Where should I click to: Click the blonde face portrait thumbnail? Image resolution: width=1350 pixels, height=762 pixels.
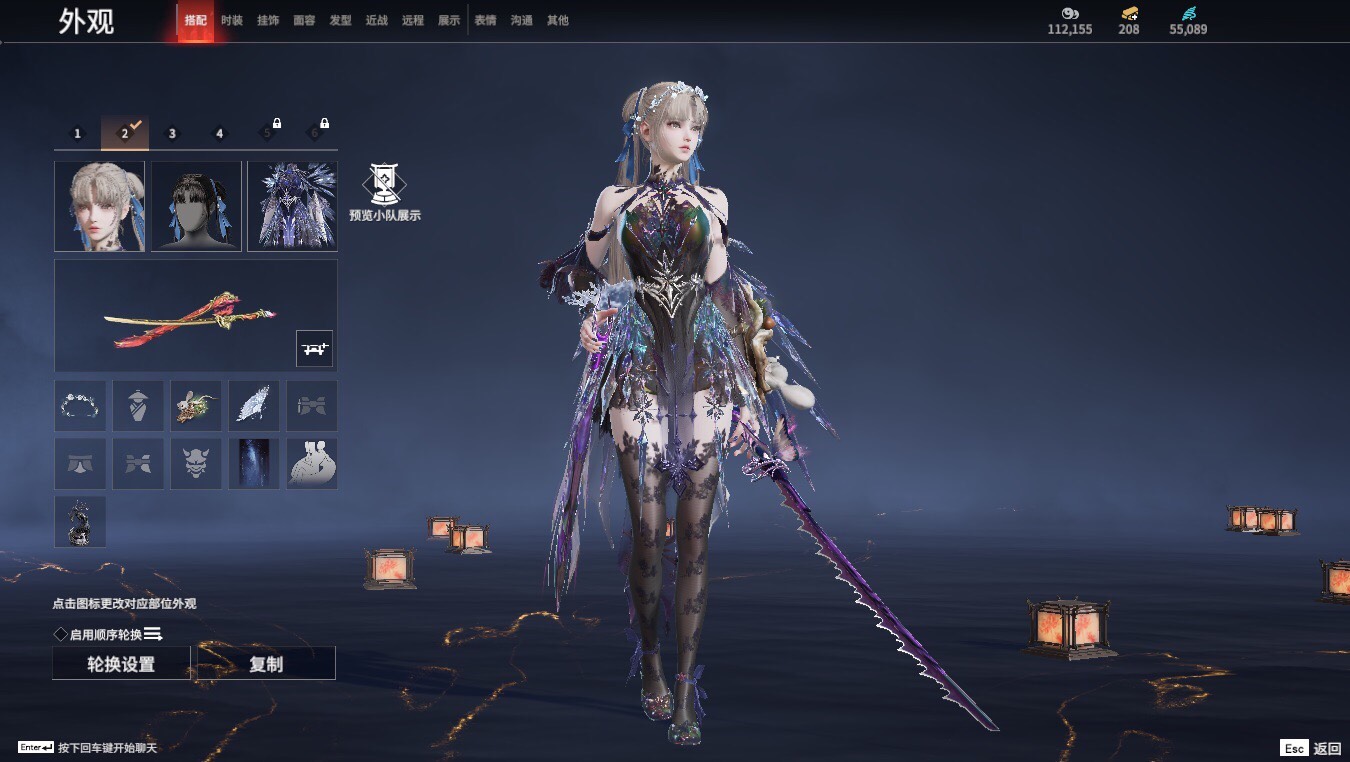pos(99,206)
